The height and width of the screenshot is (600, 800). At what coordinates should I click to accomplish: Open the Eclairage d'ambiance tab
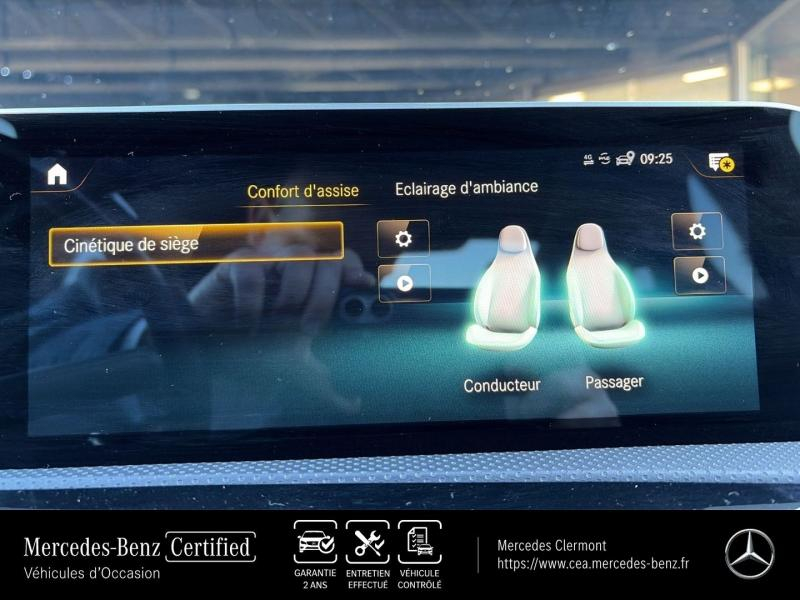[466, 187]
